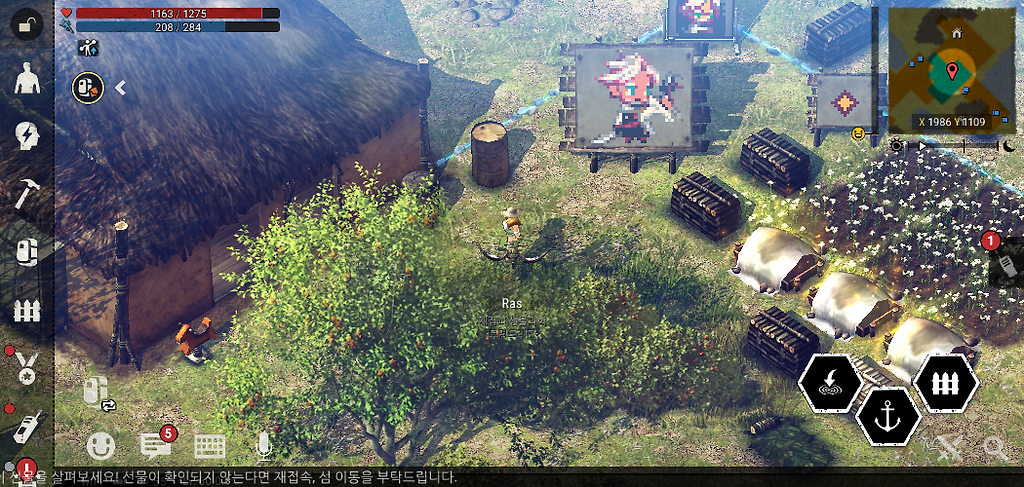This screenshot has width=1024, height=487.
Task: Activate the lightning whirlpool hexagon skill
Action: point(831,381)
